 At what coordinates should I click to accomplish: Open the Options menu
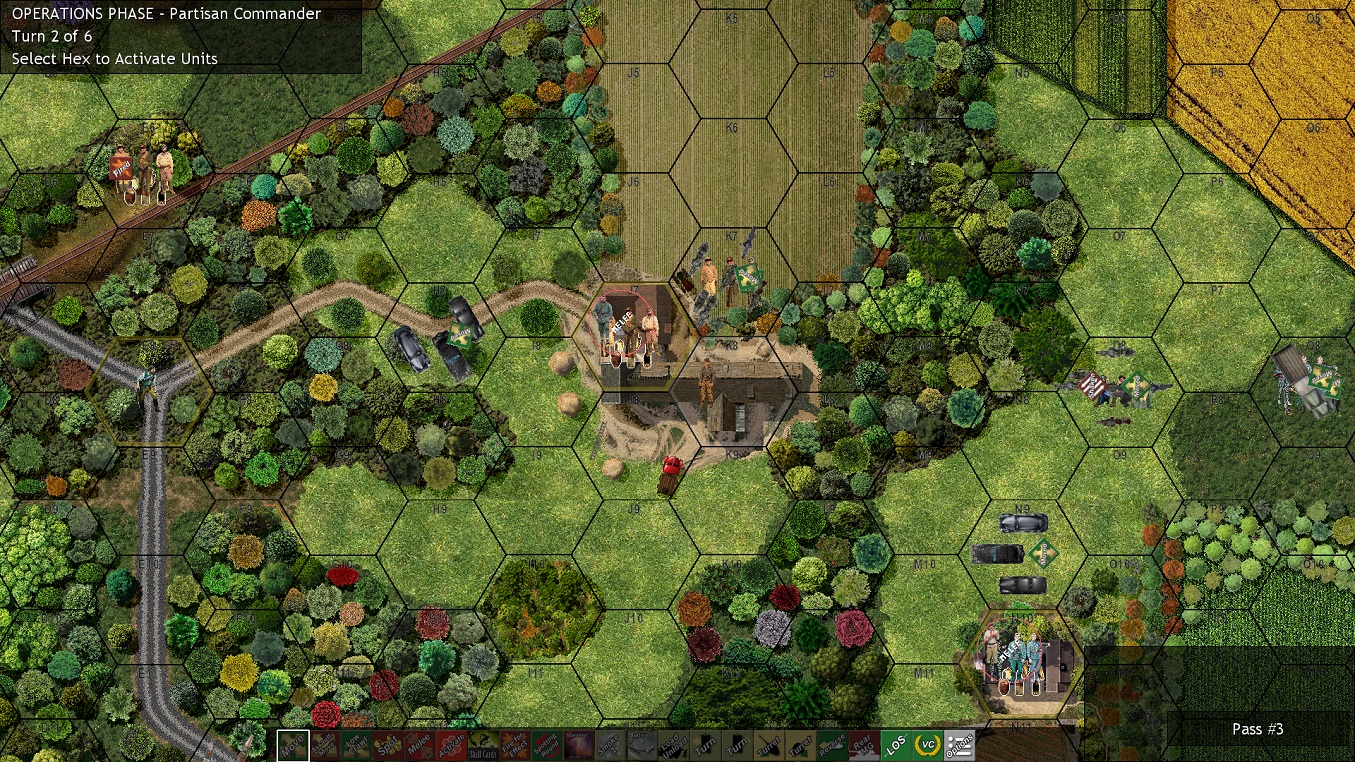(x=960, y=745)
